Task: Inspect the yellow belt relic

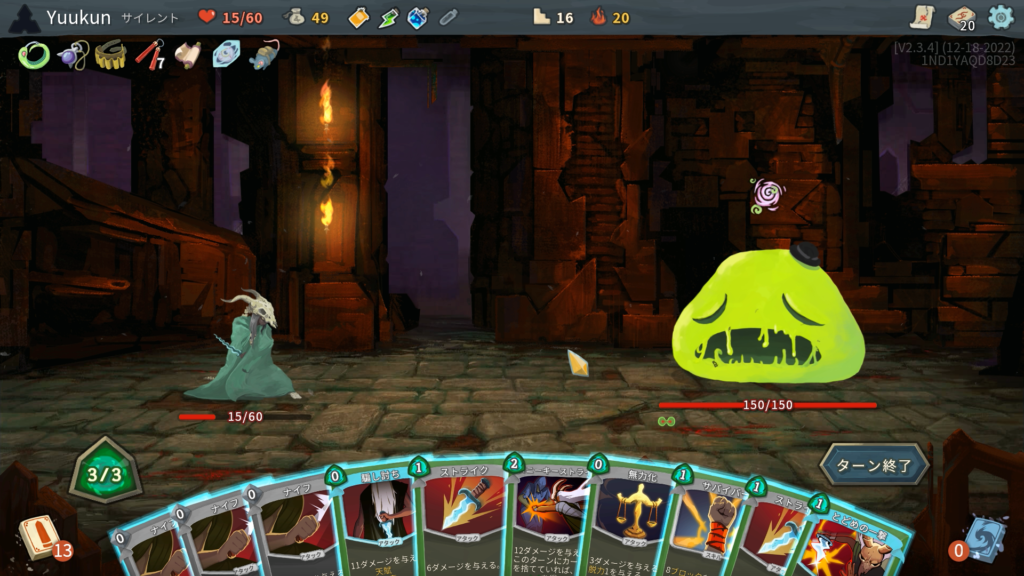Action: (110, 55)
